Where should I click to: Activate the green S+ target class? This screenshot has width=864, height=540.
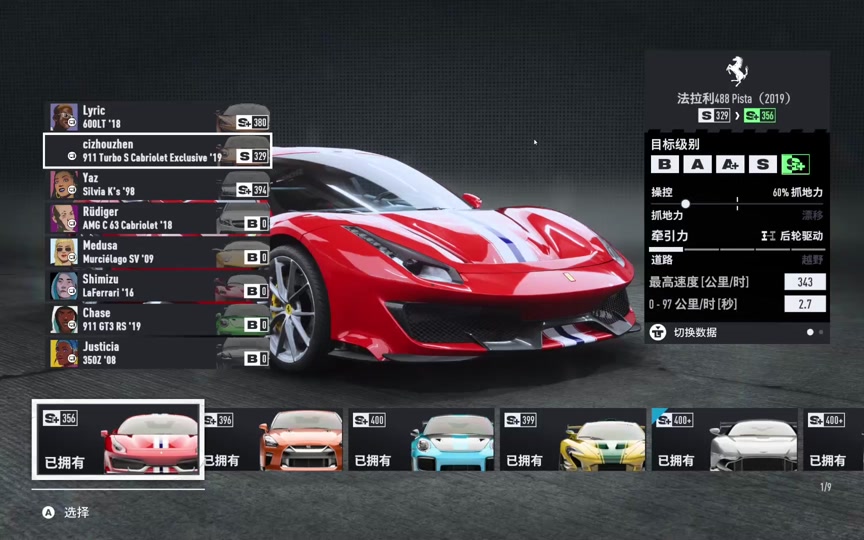tap(796, 165)
